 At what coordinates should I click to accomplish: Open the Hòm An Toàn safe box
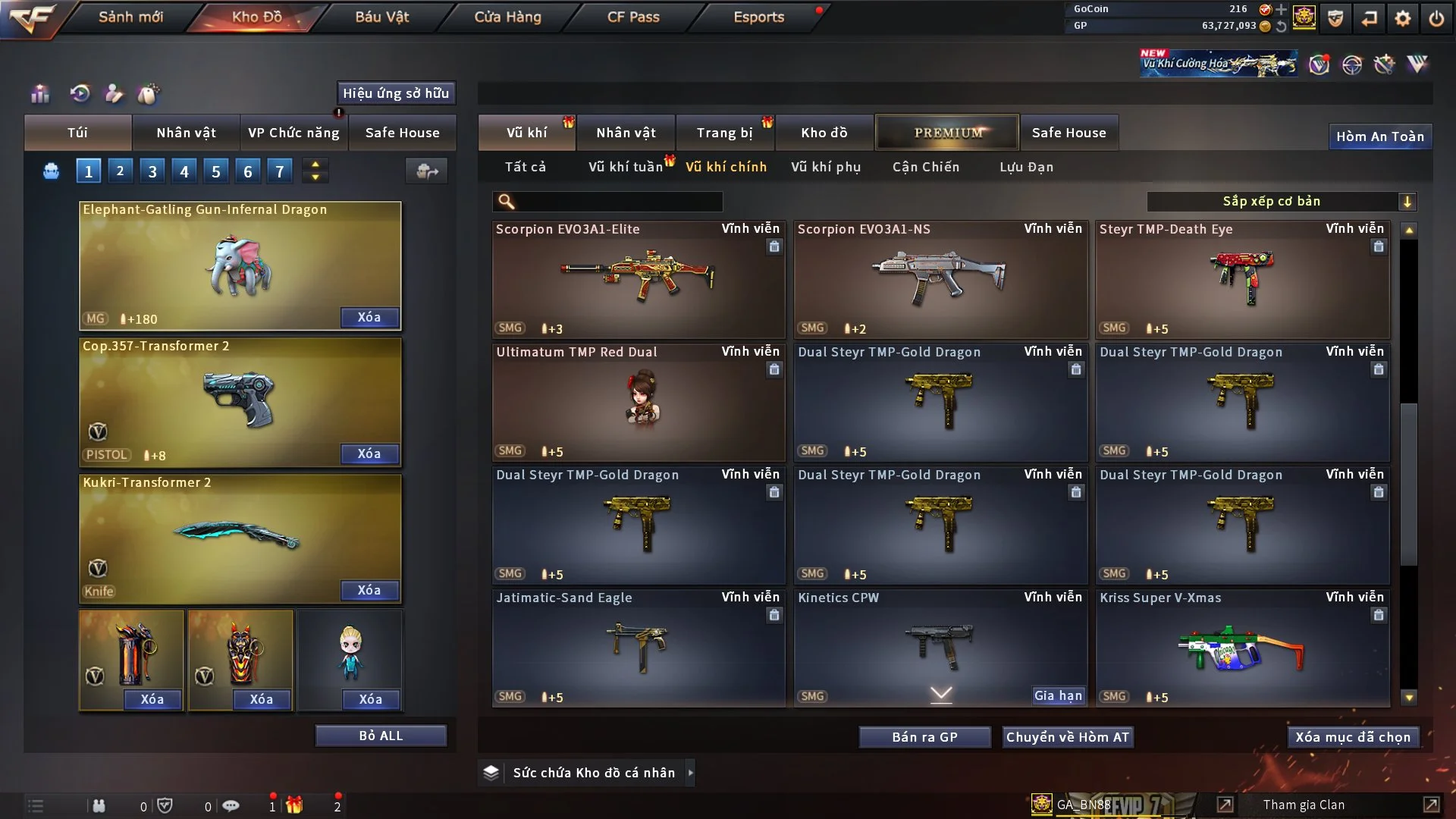tap(1379, 136)
